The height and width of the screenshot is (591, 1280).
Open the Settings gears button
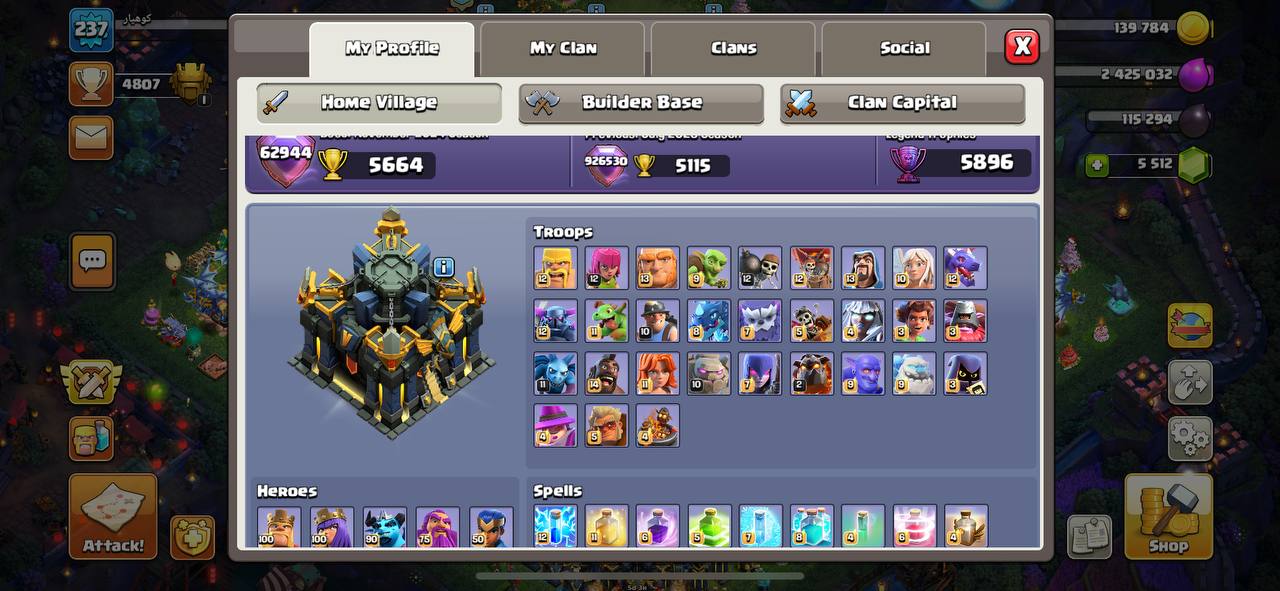click(1190, 437)
